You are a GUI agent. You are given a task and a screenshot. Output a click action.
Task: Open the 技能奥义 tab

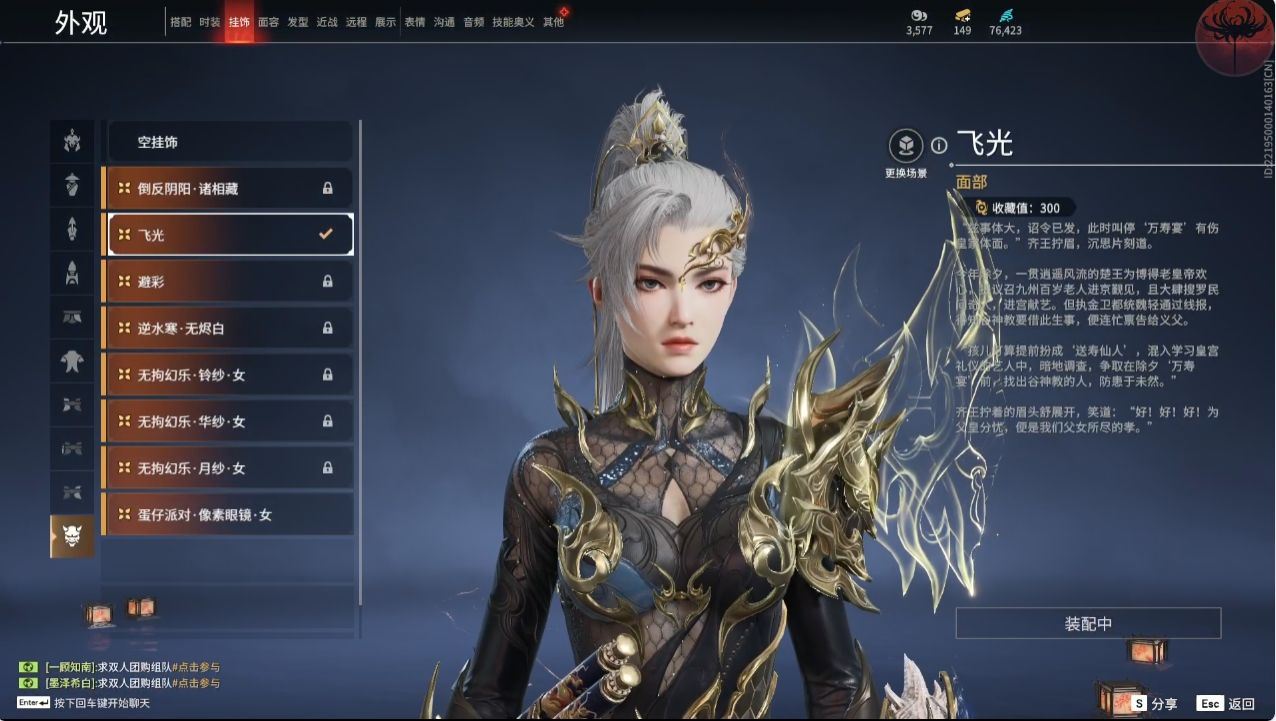pos(513,22)
